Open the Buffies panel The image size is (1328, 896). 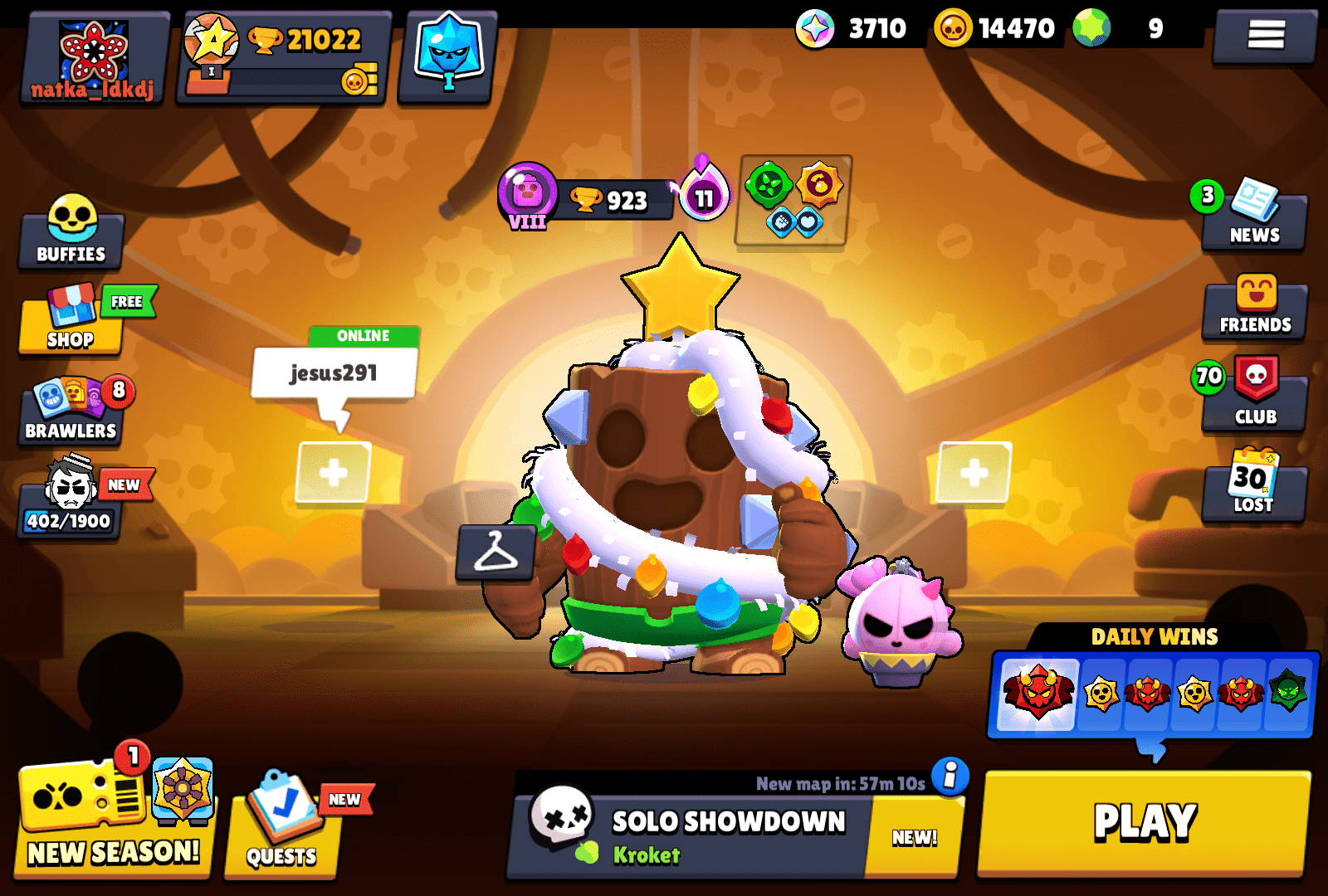click(71, 236)
